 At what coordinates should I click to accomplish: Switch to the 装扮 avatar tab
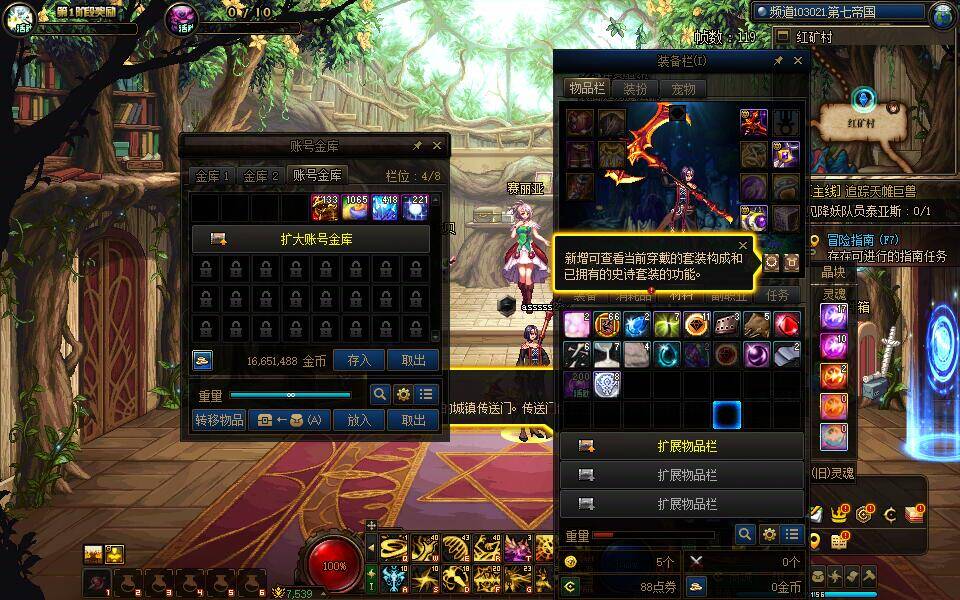(635, 88)
